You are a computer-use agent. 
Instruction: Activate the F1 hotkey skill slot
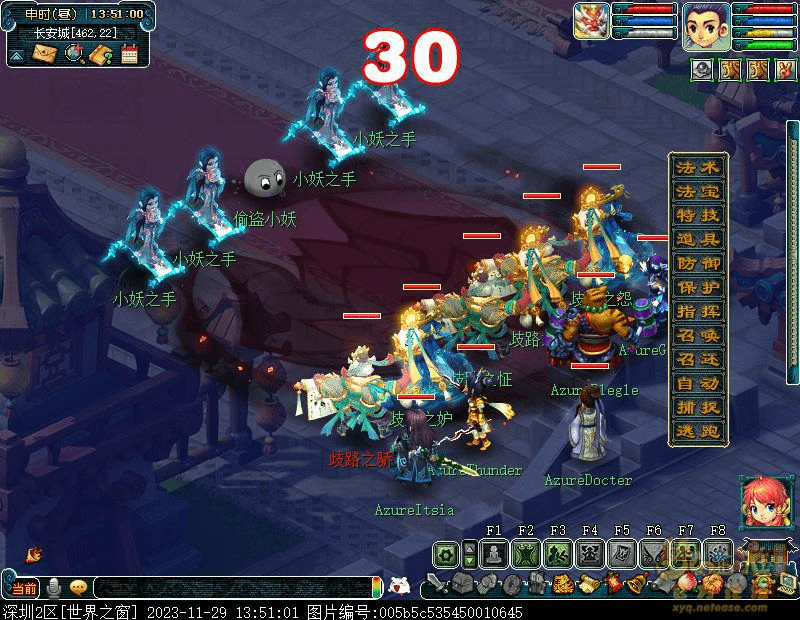[x=491, y=553]
